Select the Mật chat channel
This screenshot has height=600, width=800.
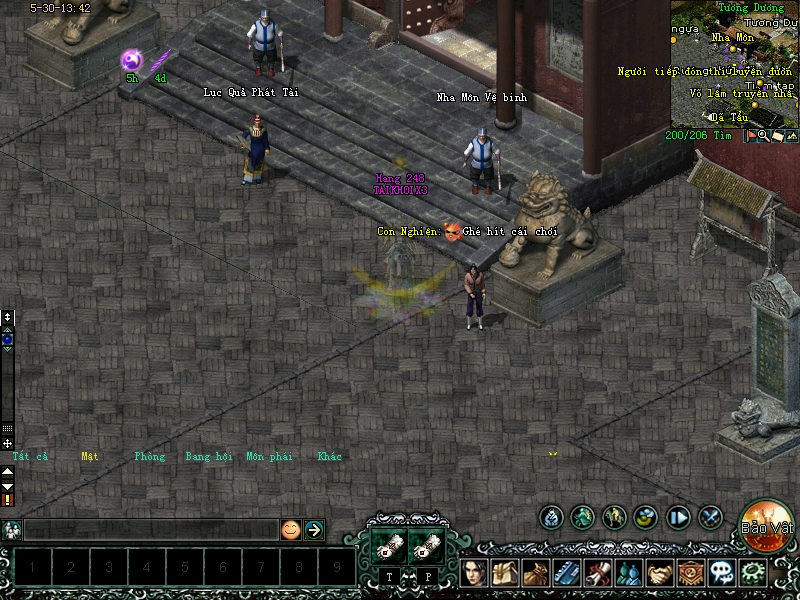90,457
